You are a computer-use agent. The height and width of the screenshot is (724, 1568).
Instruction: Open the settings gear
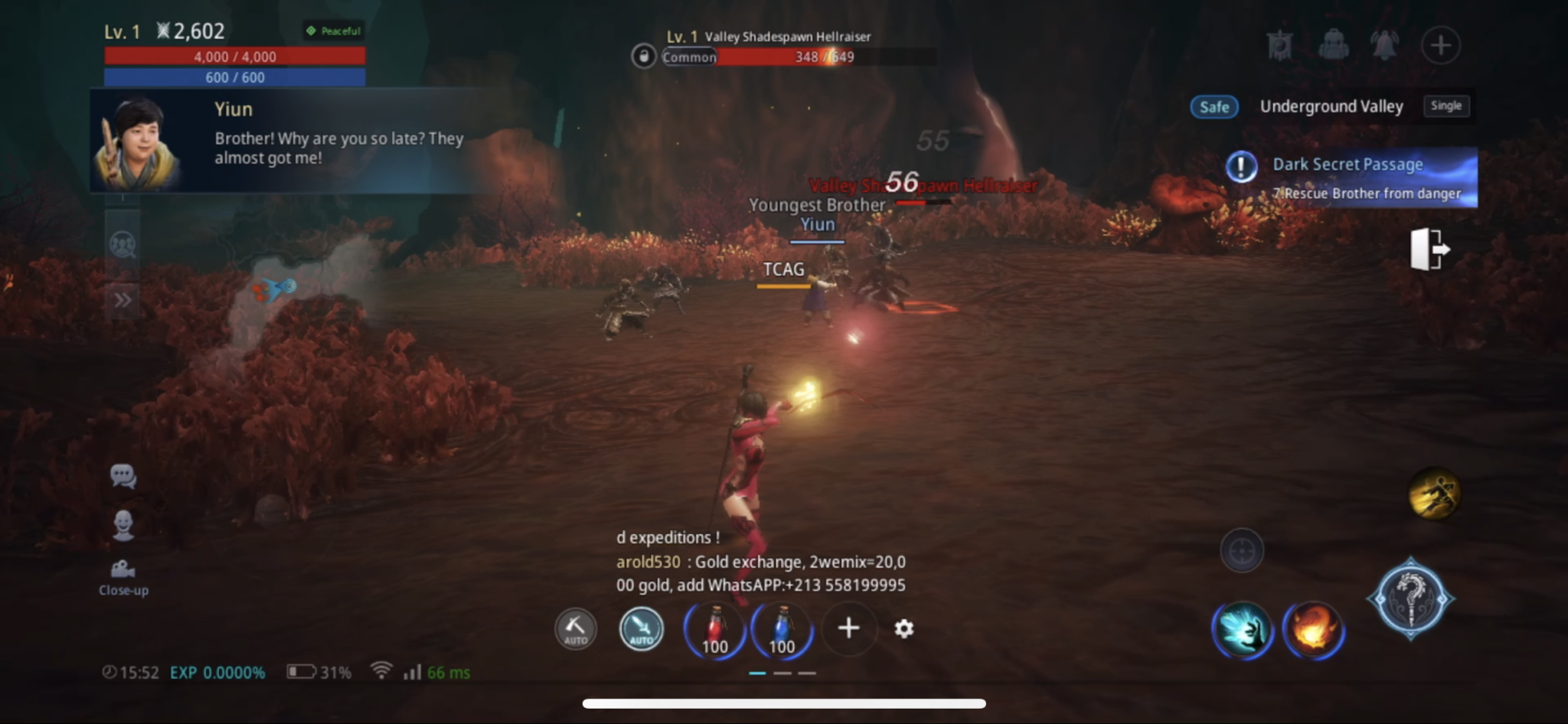coord(906,628)
